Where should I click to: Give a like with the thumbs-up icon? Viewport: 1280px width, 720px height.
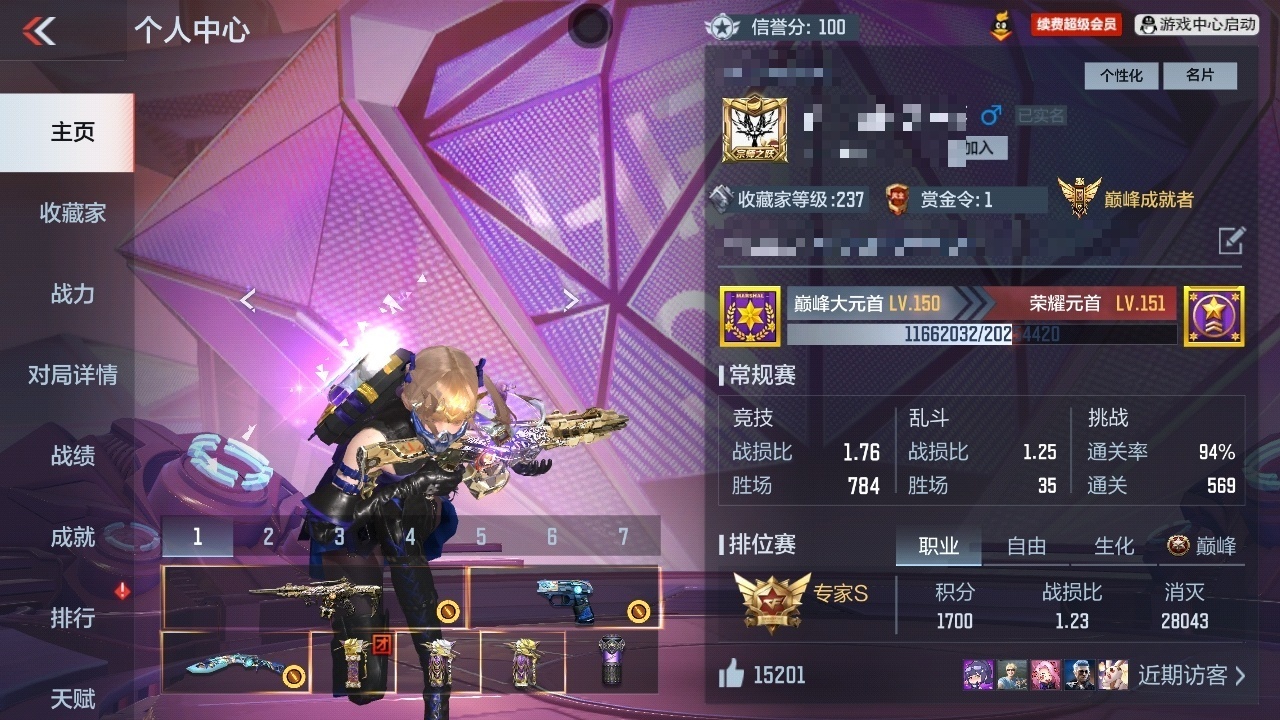732,676
